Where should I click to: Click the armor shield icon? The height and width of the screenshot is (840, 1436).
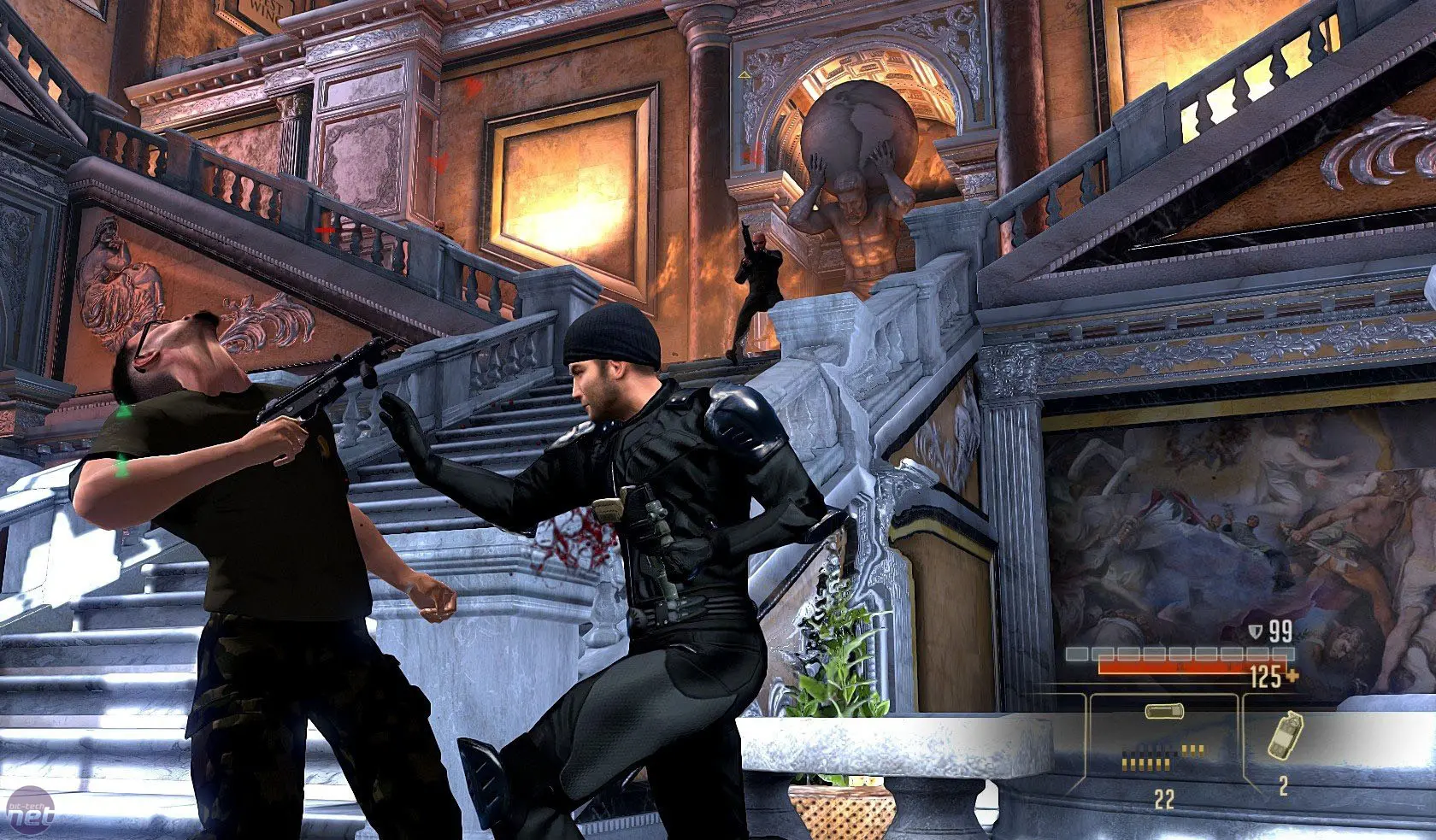tap(1256, 631)
